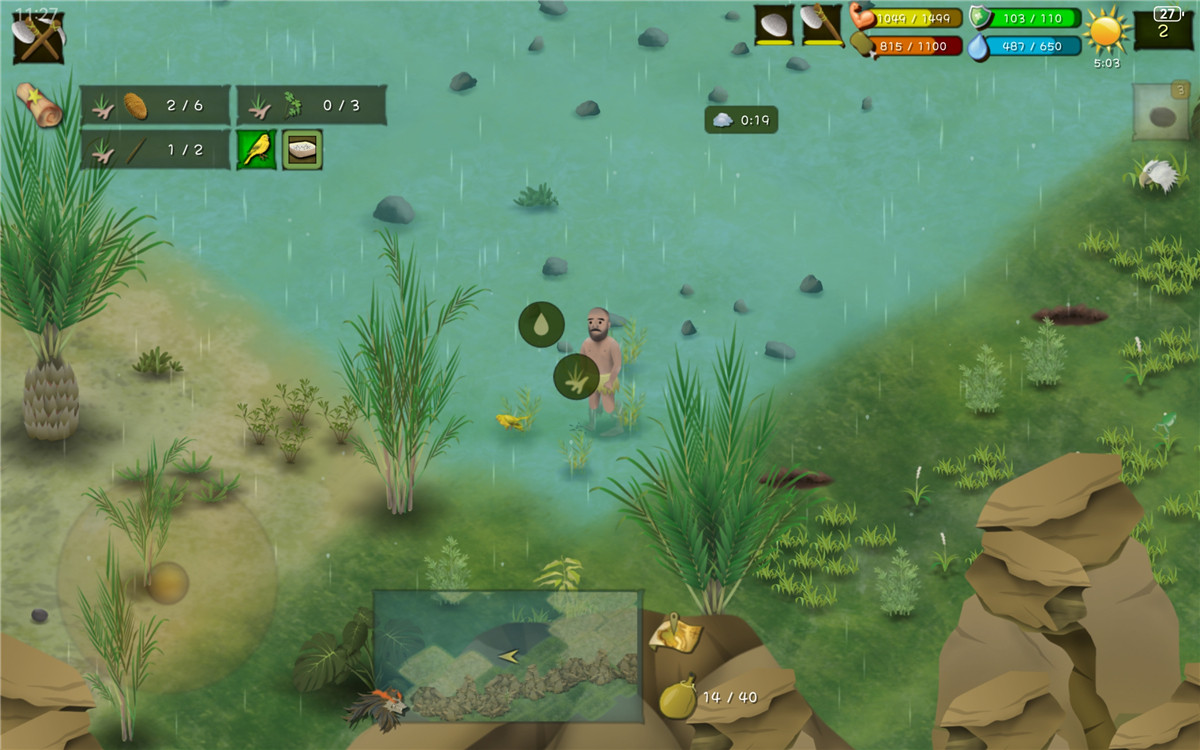Open the minimap
The width and height of the screenshot is (1200, 750).
click(507, 655)
